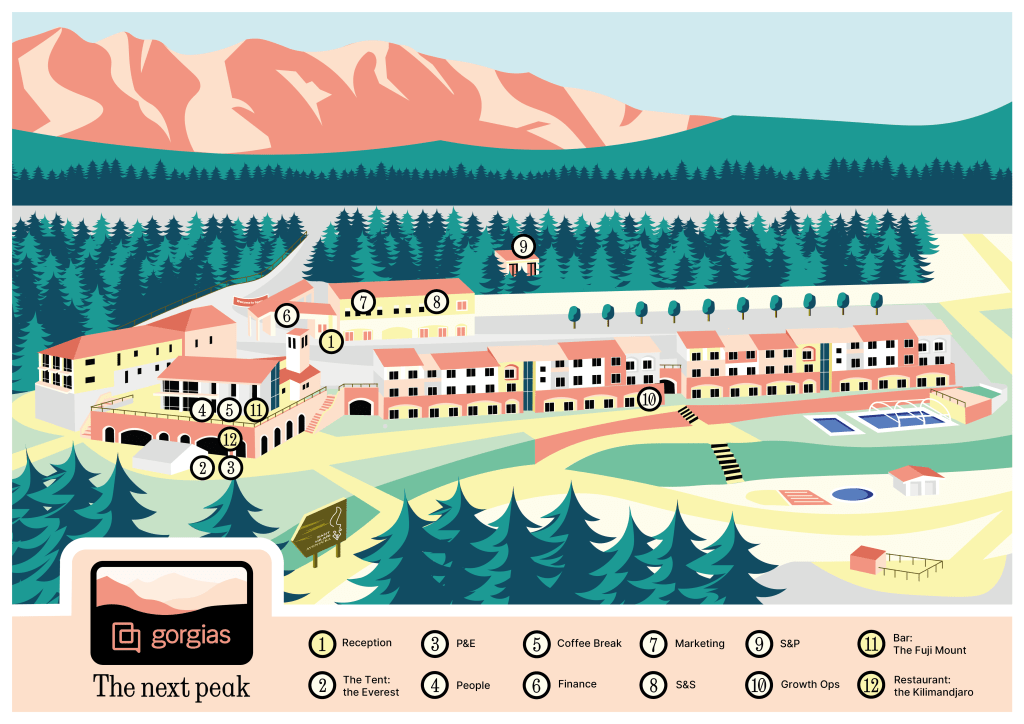The image size is (1024, 724).
Task: Click map marker 6 near the tower
Action: coord(287,316)
